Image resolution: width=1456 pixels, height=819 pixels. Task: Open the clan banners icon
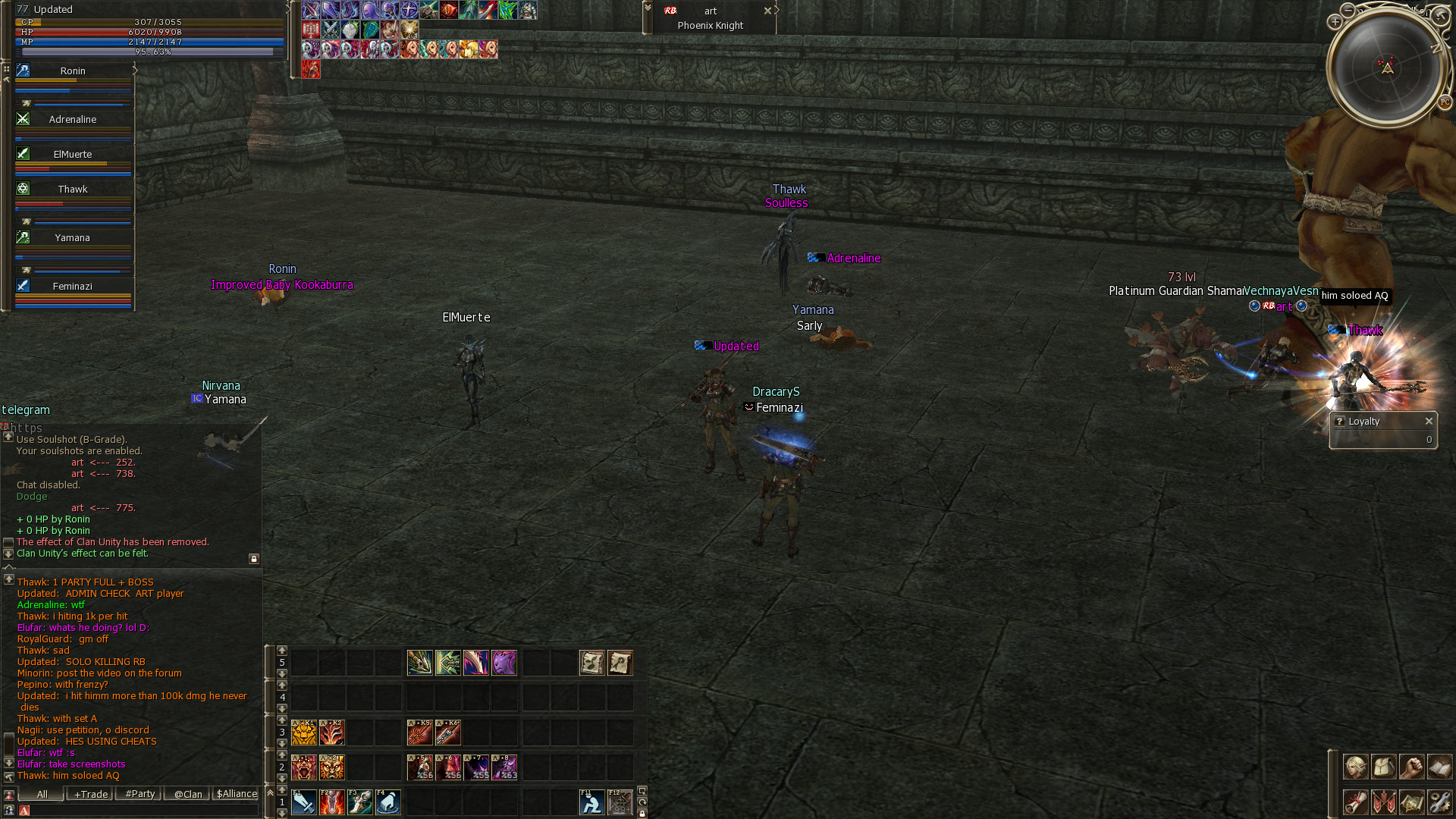tap(1383, 802)
